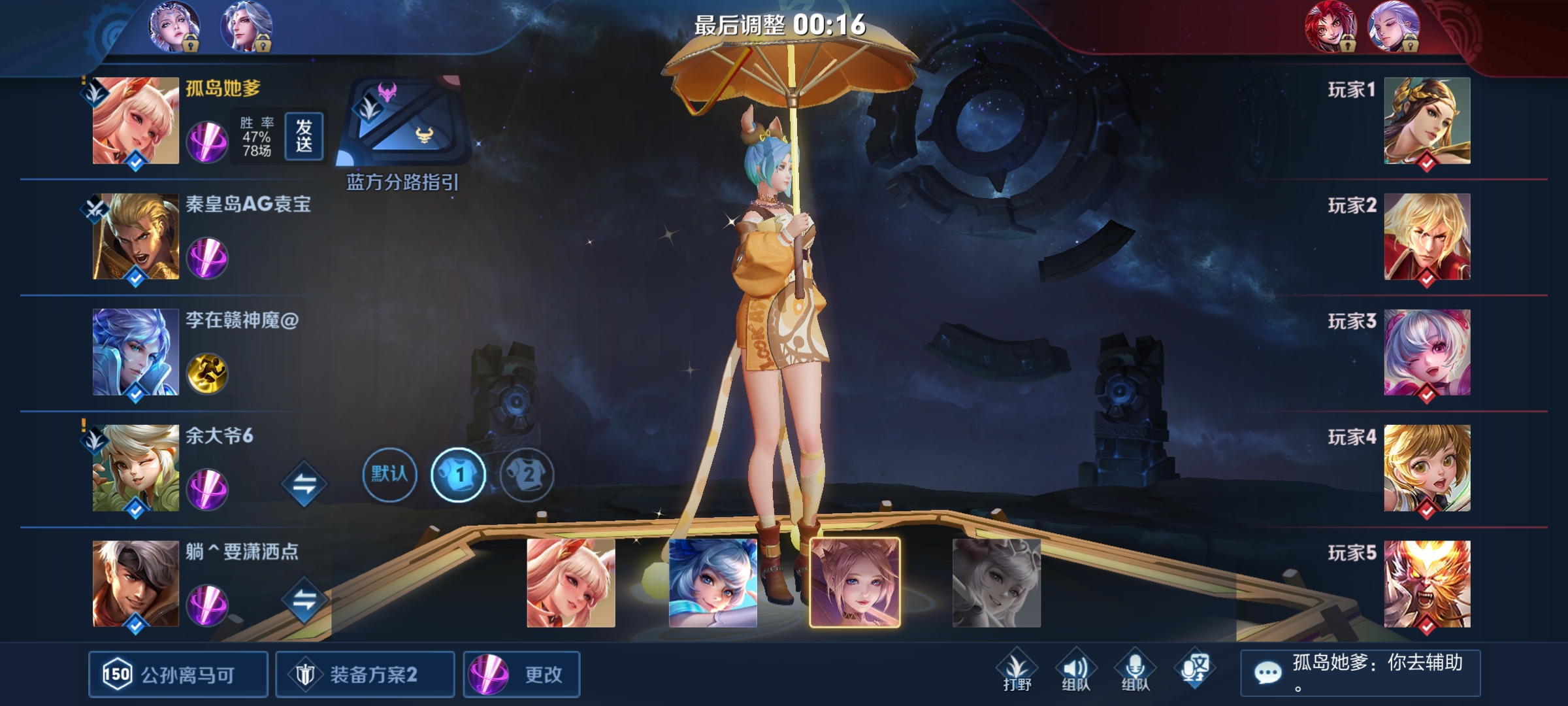Request hero swap with 躺^要潇洒点
Viewport: 1568px width, 706px height.
pyautogui.click(x=304, y=600)
